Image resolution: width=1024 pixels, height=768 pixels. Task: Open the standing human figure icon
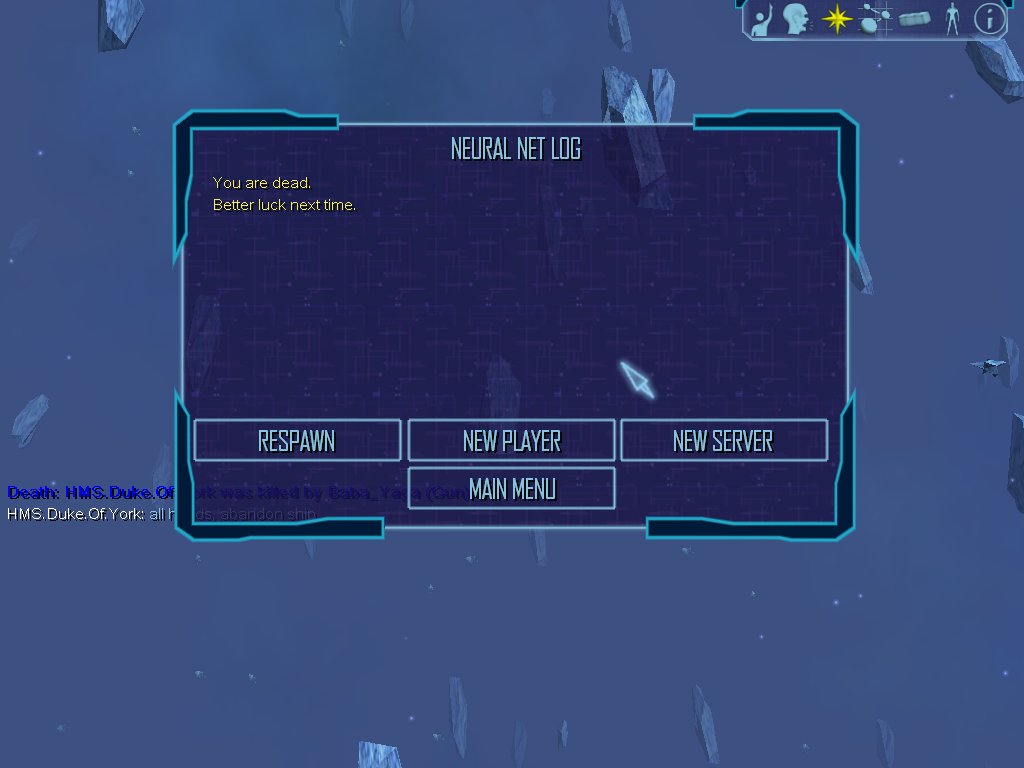(952, 19)
